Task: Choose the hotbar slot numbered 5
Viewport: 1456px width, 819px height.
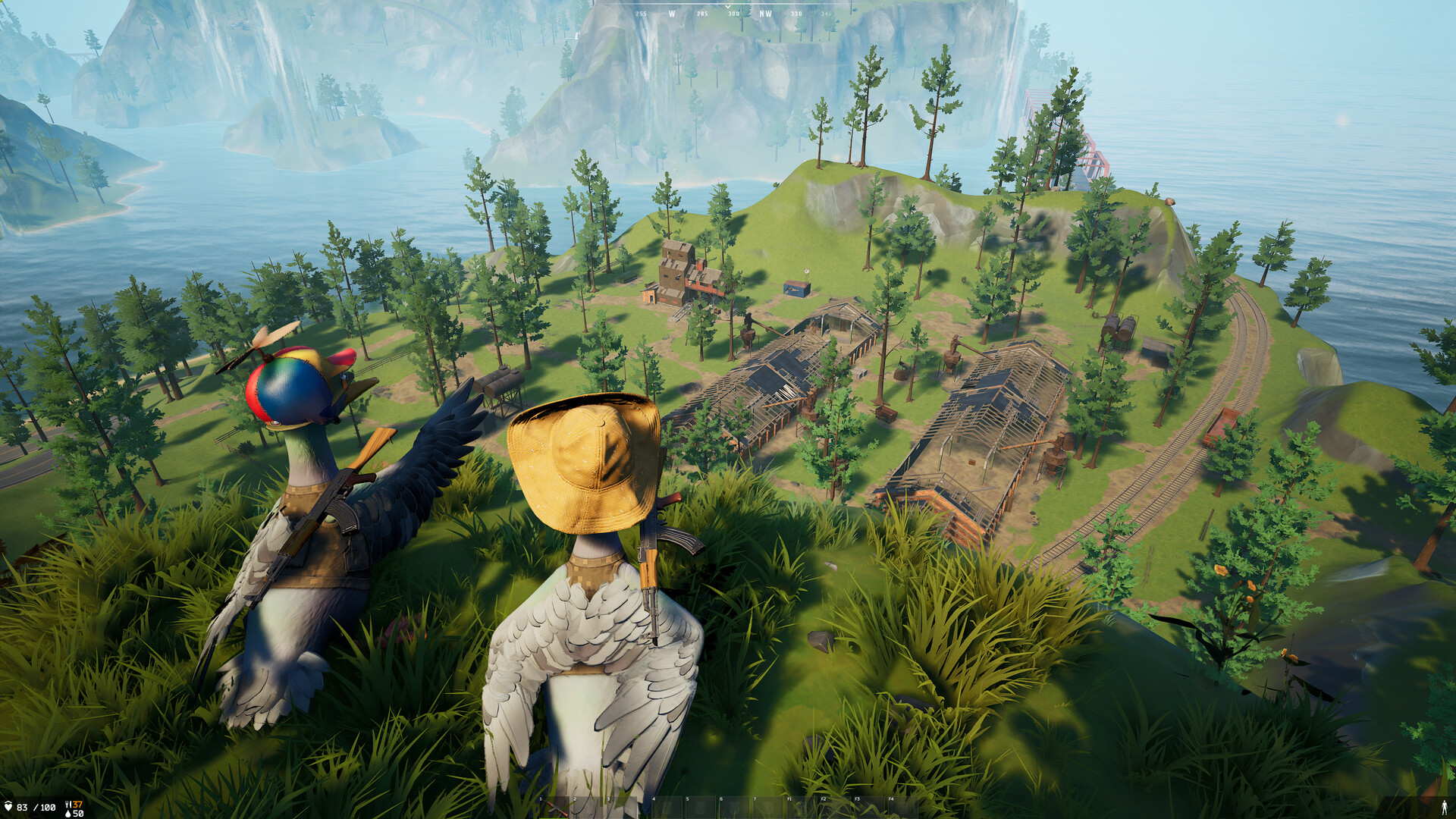Action: 700,807
